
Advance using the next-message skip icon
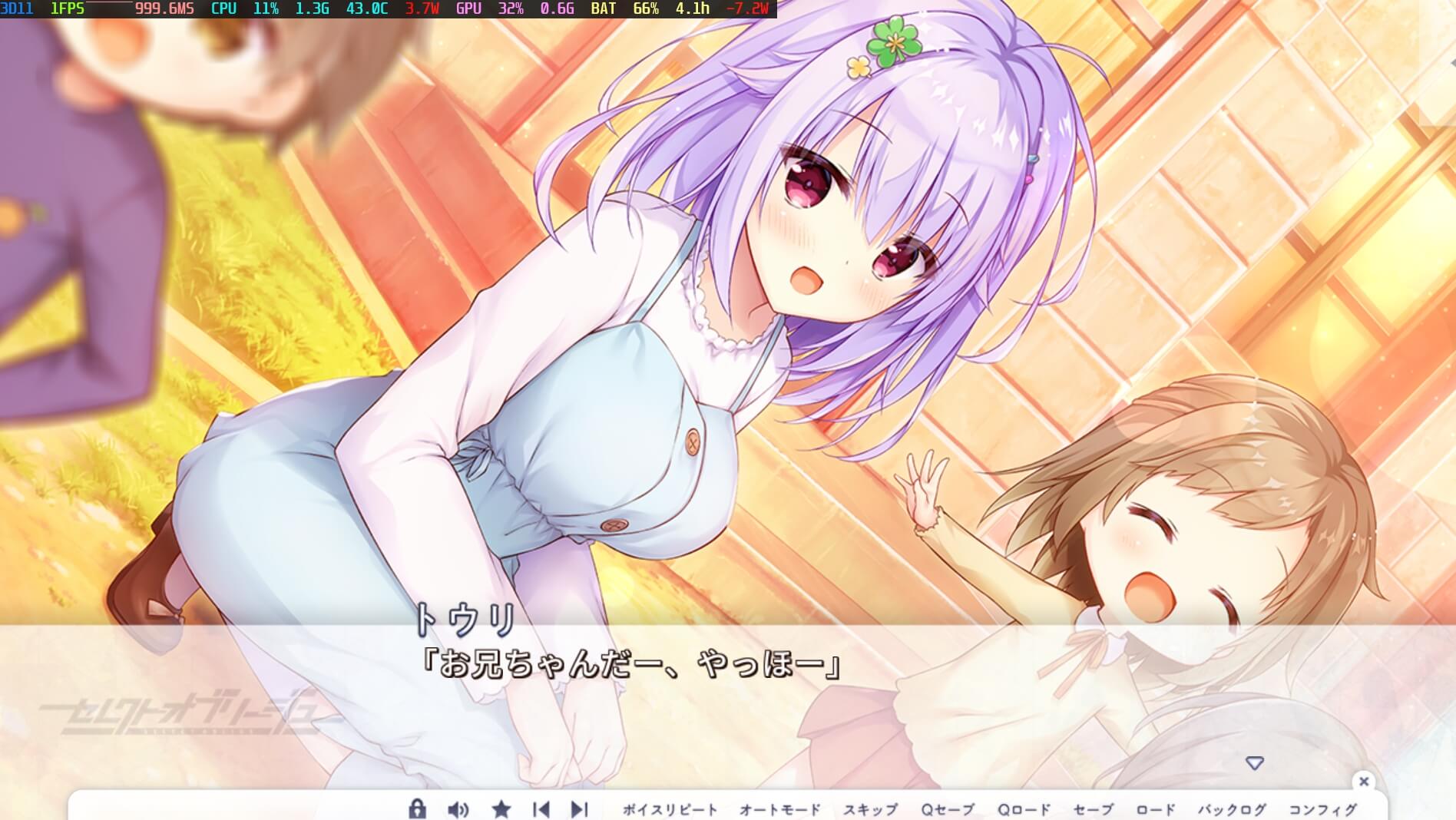(x=580, y=808)
